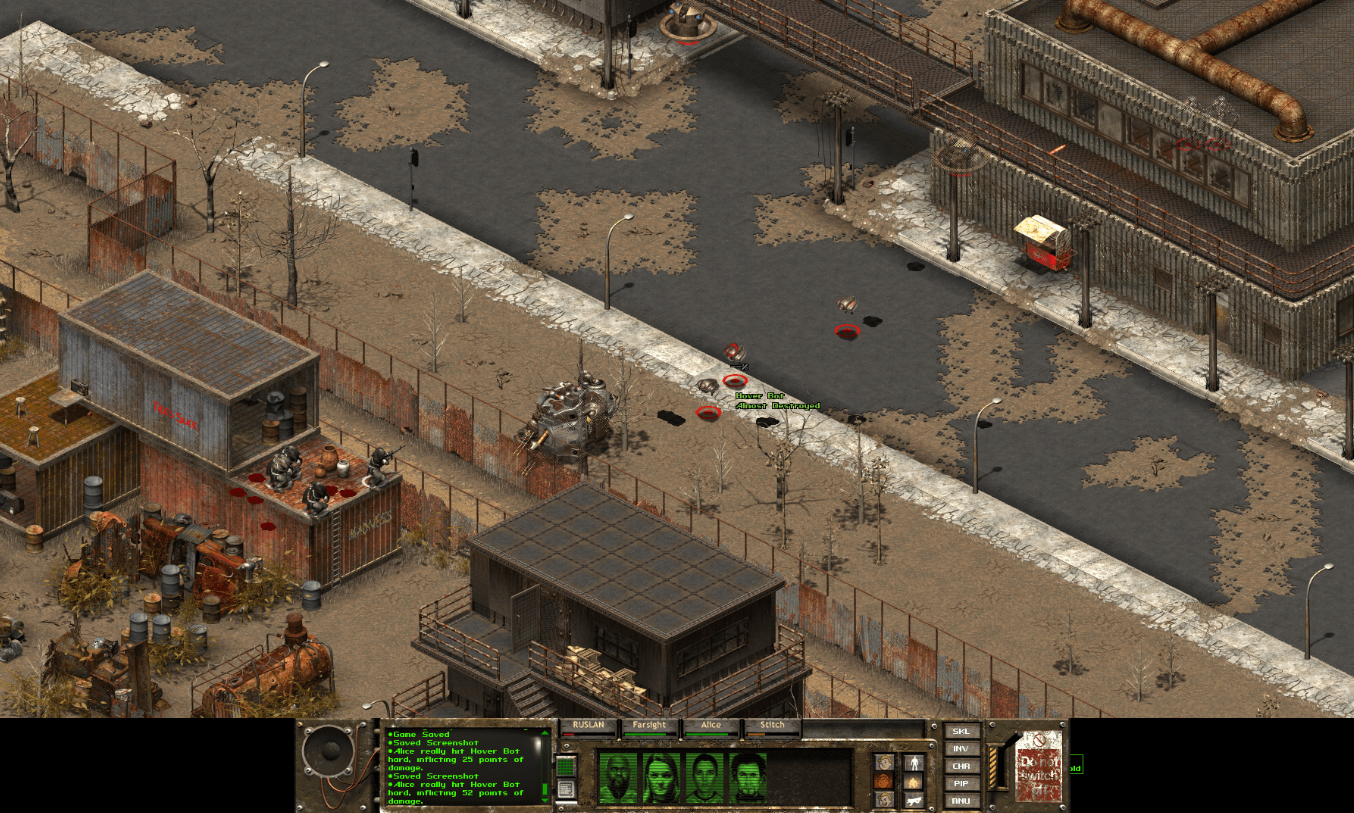Open the inventory with the INV button
1354x813 pixels.
coord(961,749)
